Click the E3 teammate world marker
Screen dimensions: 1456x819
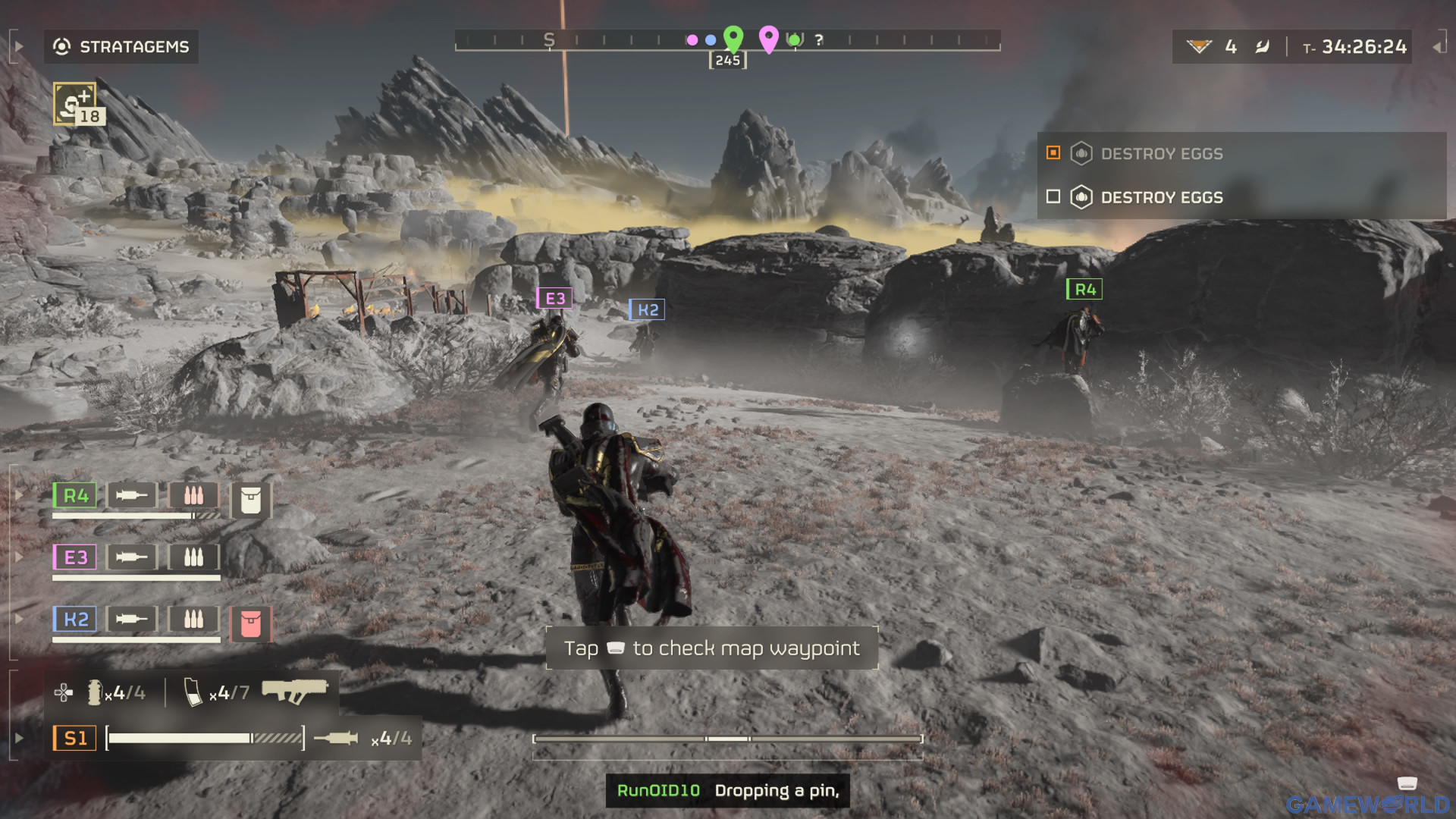point(554,299)
